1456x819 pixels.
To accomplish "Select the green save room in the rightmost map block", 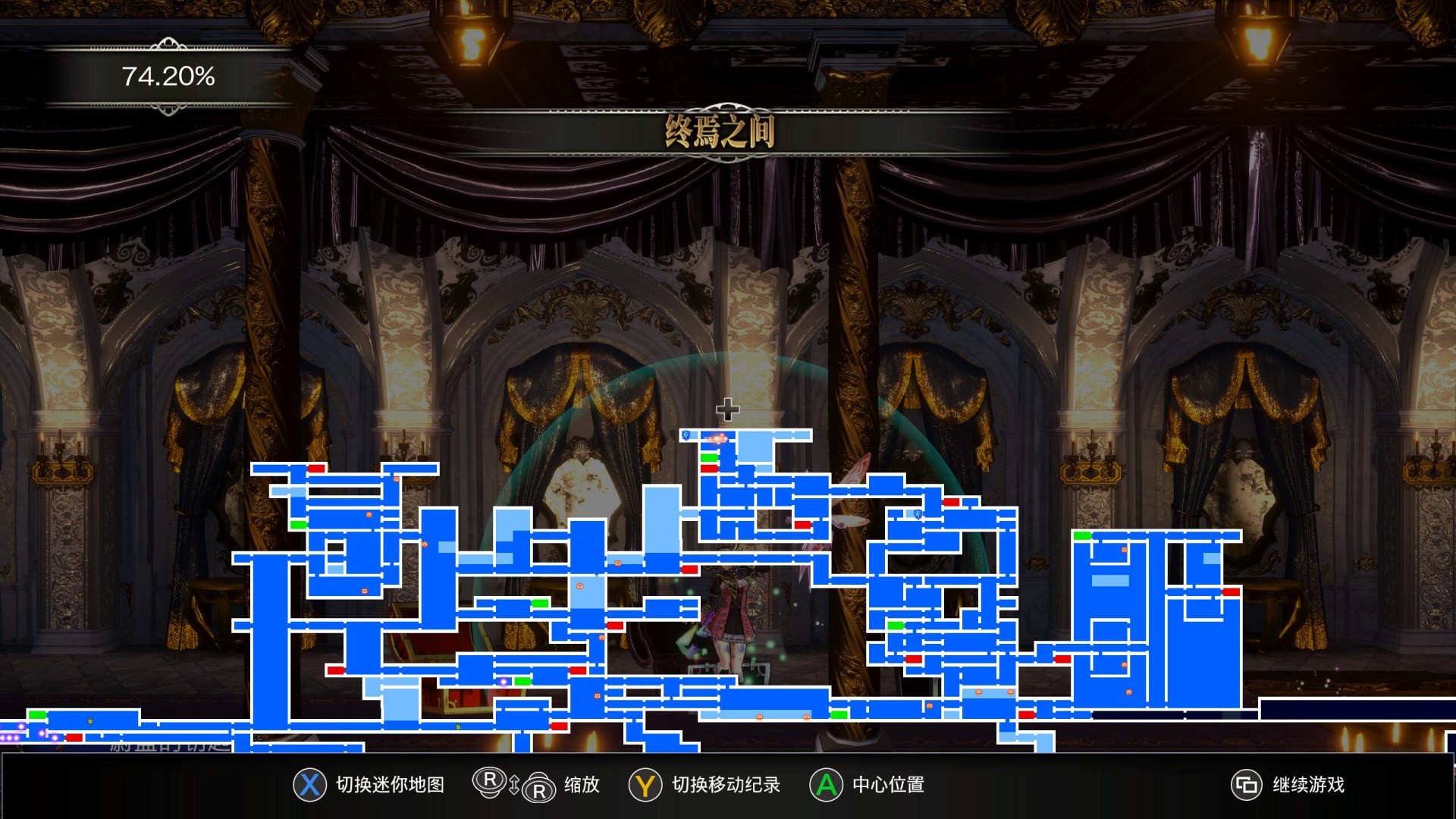I will (x=1082, y=536).
